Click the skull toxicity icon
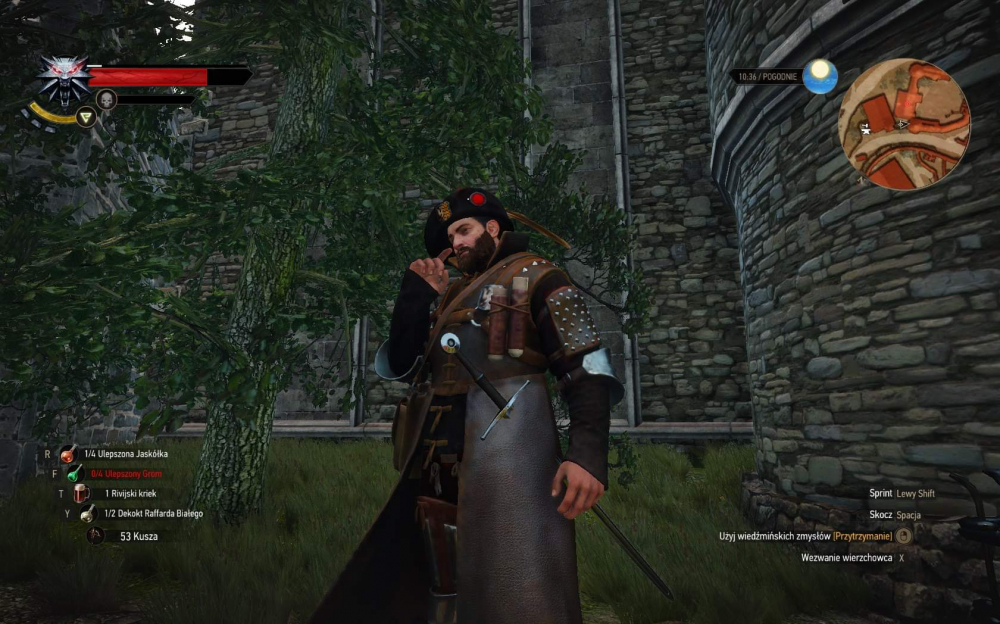Screen dimensions: 1000x624 tap(106, 99)
